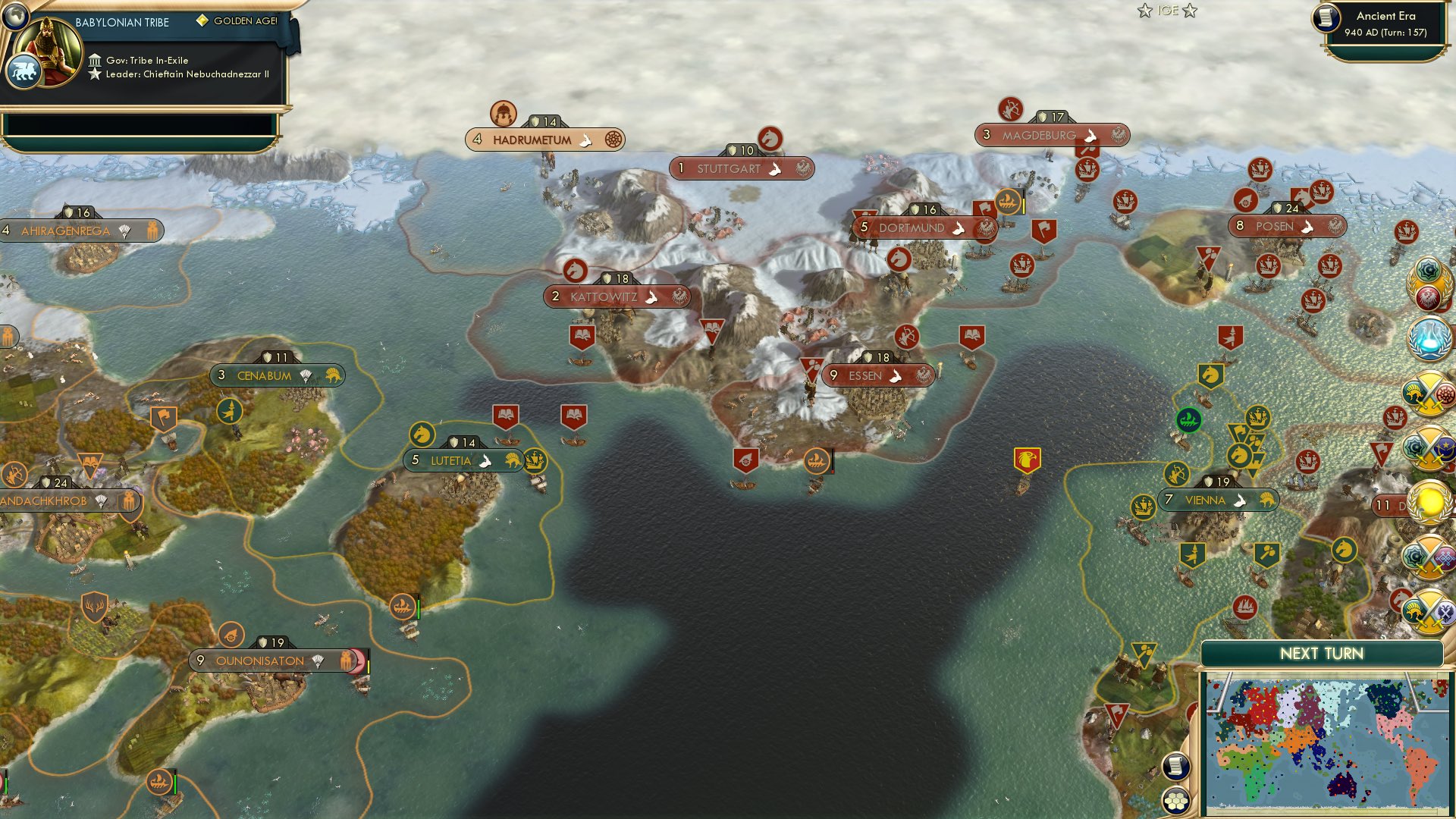Click the archer icon above Magdeburg

[1012, 108]
